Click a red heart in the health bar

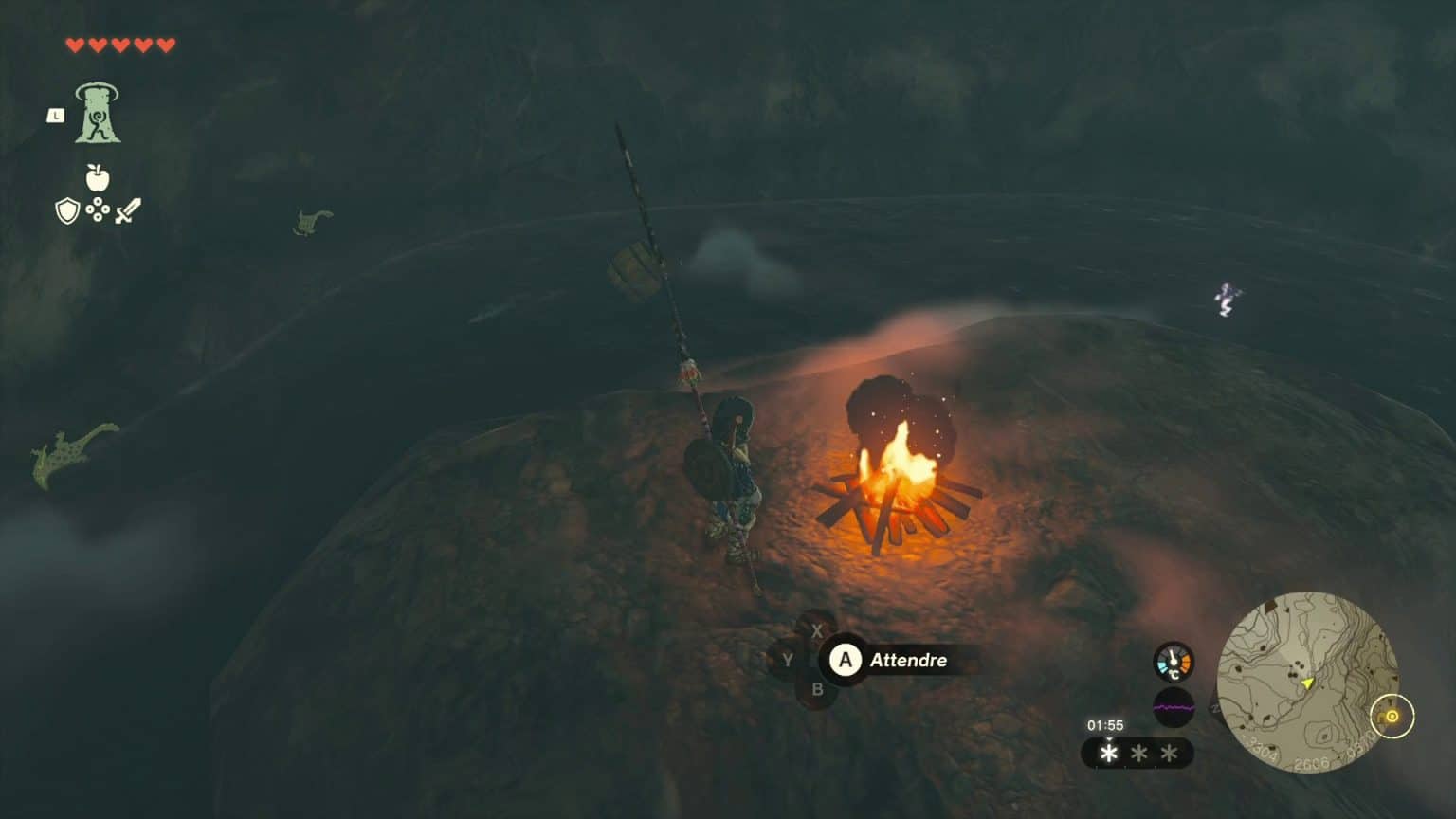[x=74, y=43]
